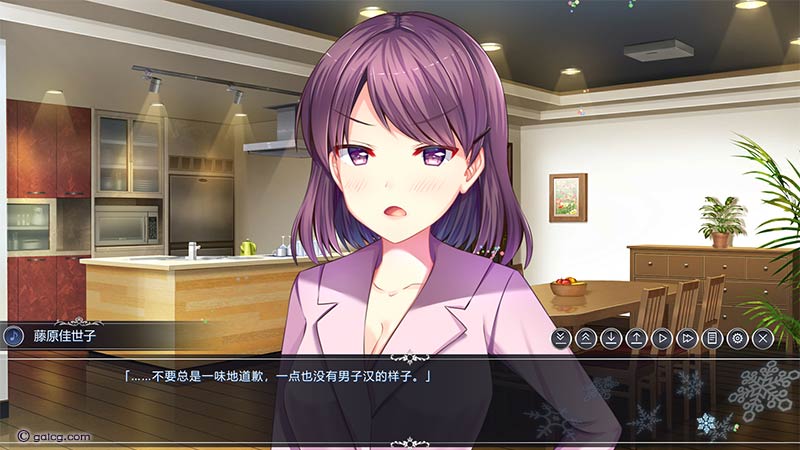Open the load menu with the up-arrow icon
Image resolution: width=800 pixels, height=450 pixels.
coord(636,338)
